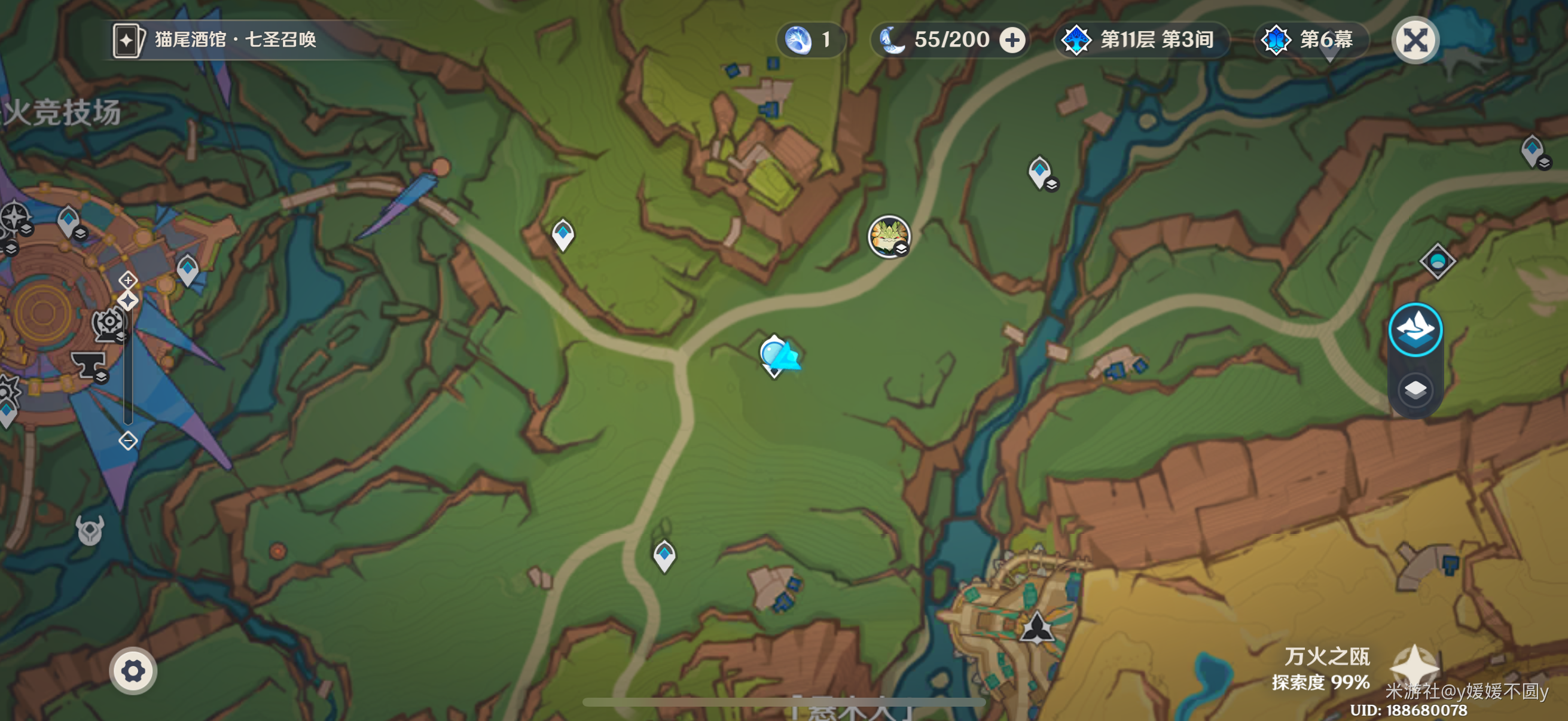Open the area exploration progress star icon
The image size is (1568, 721).
click(1414, 667)
